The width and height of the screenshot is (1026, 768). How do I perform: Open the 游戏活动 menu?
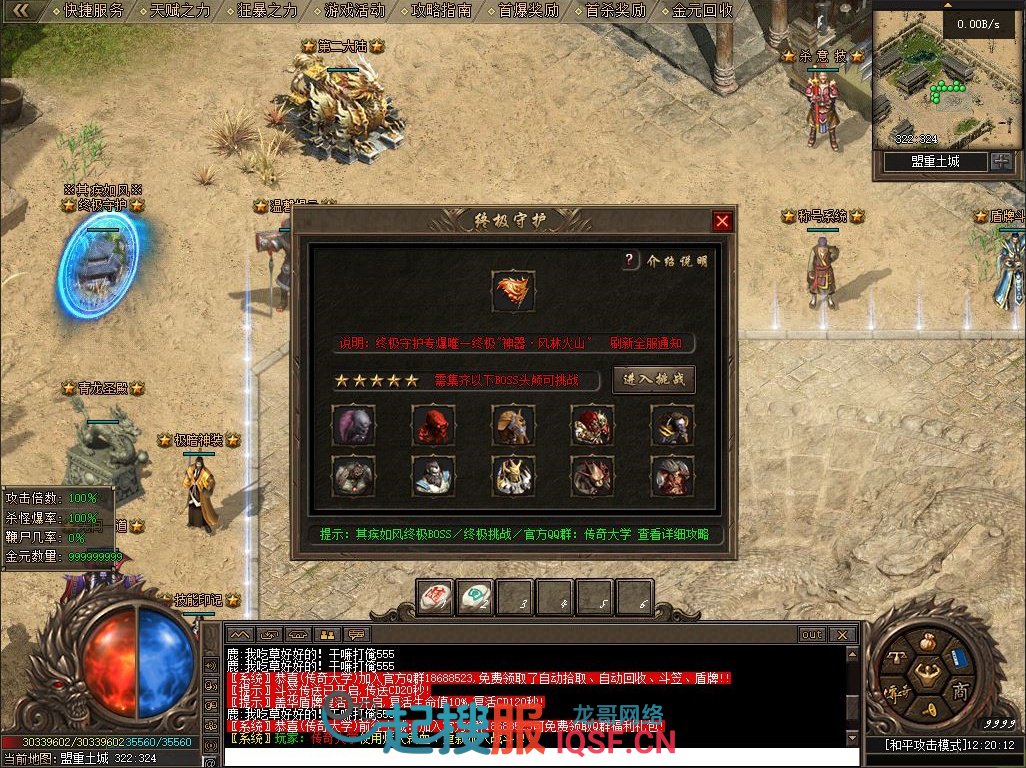354,11
